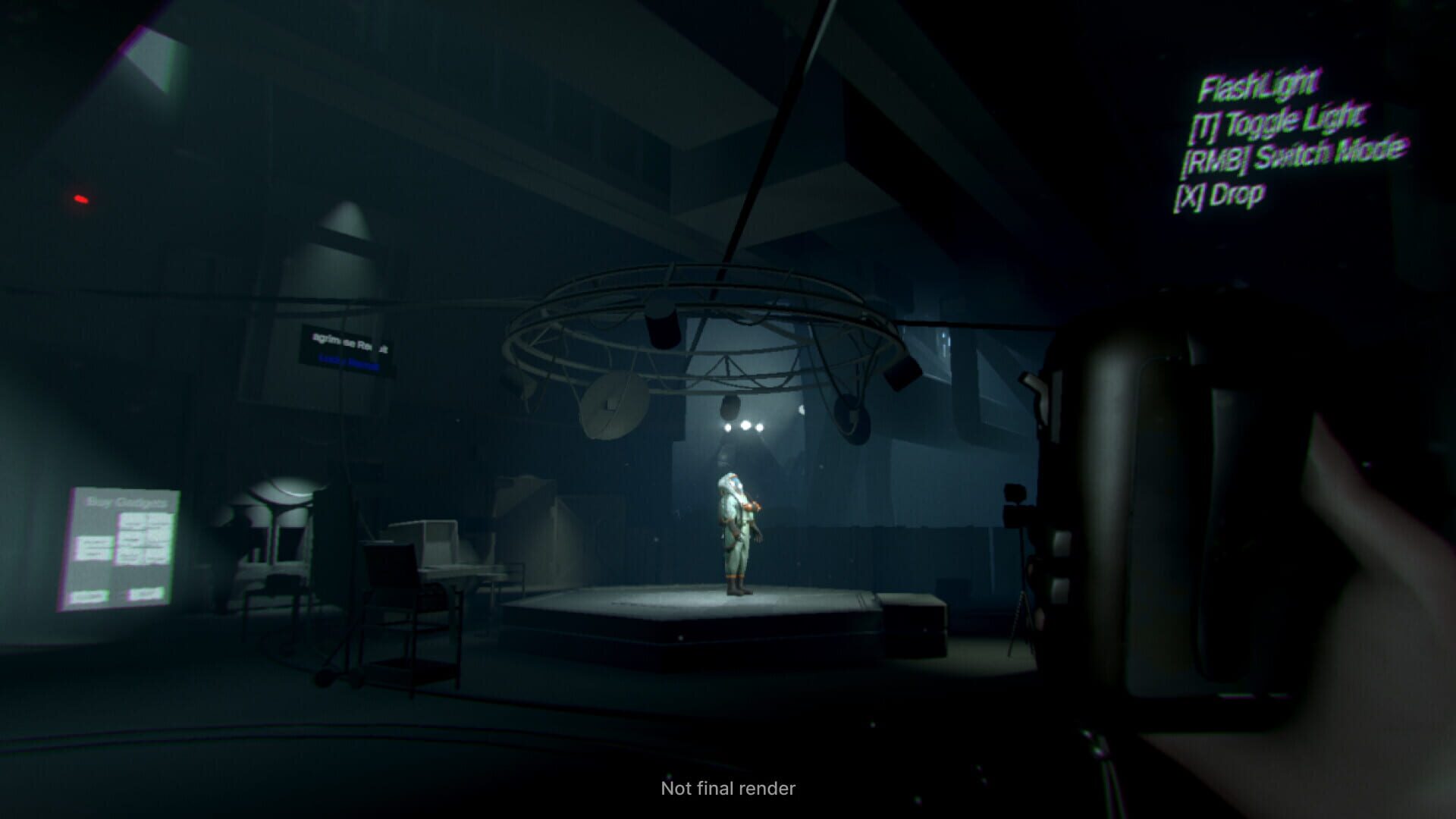Screen dimensions: 1456x819
Task: Click the Not final render watermark text
Action: tap(726, 789)
